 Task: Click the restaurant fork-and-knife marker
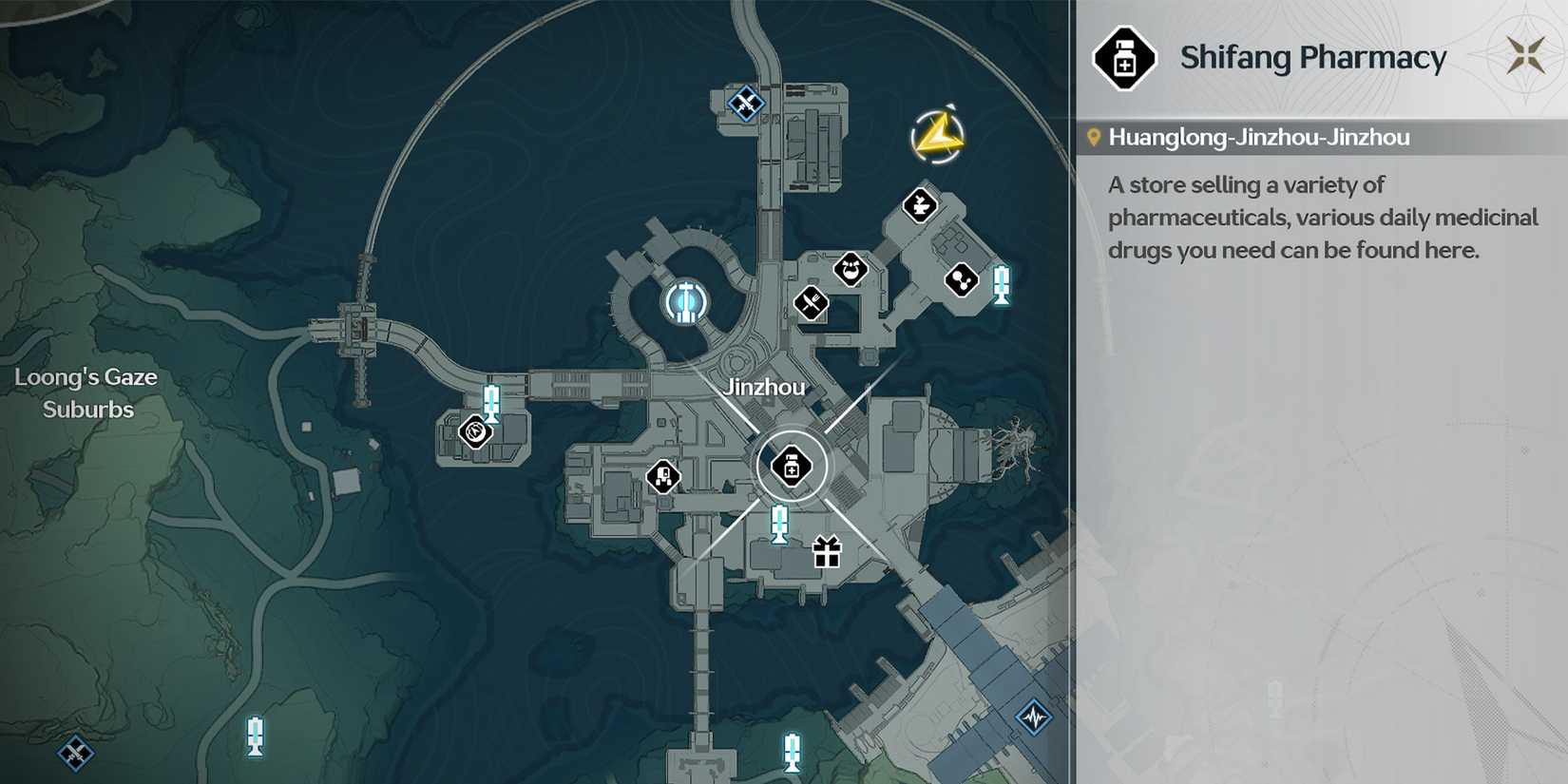coord(813,306)
